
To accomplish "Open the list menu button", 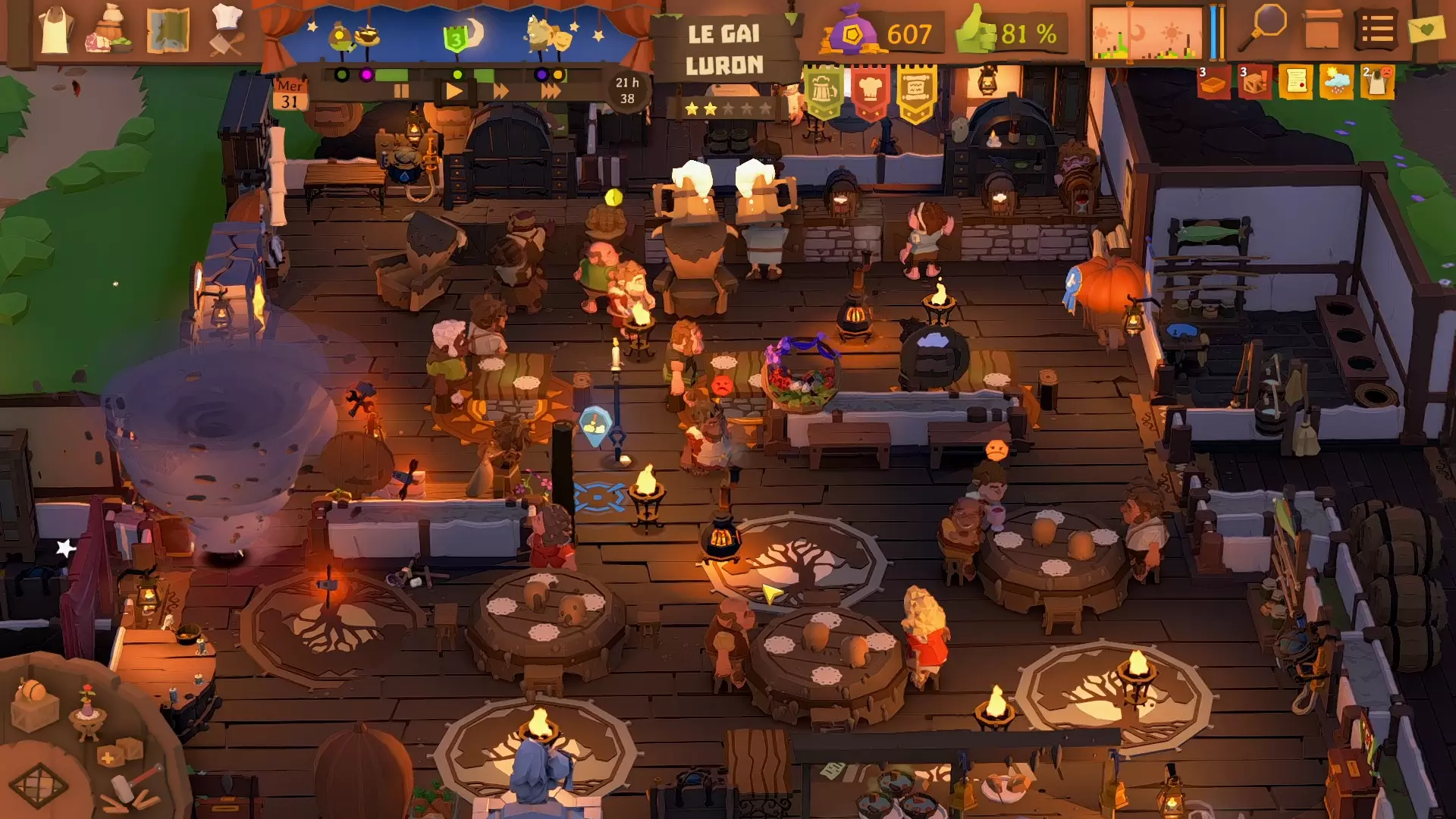I will (1376, 30).
